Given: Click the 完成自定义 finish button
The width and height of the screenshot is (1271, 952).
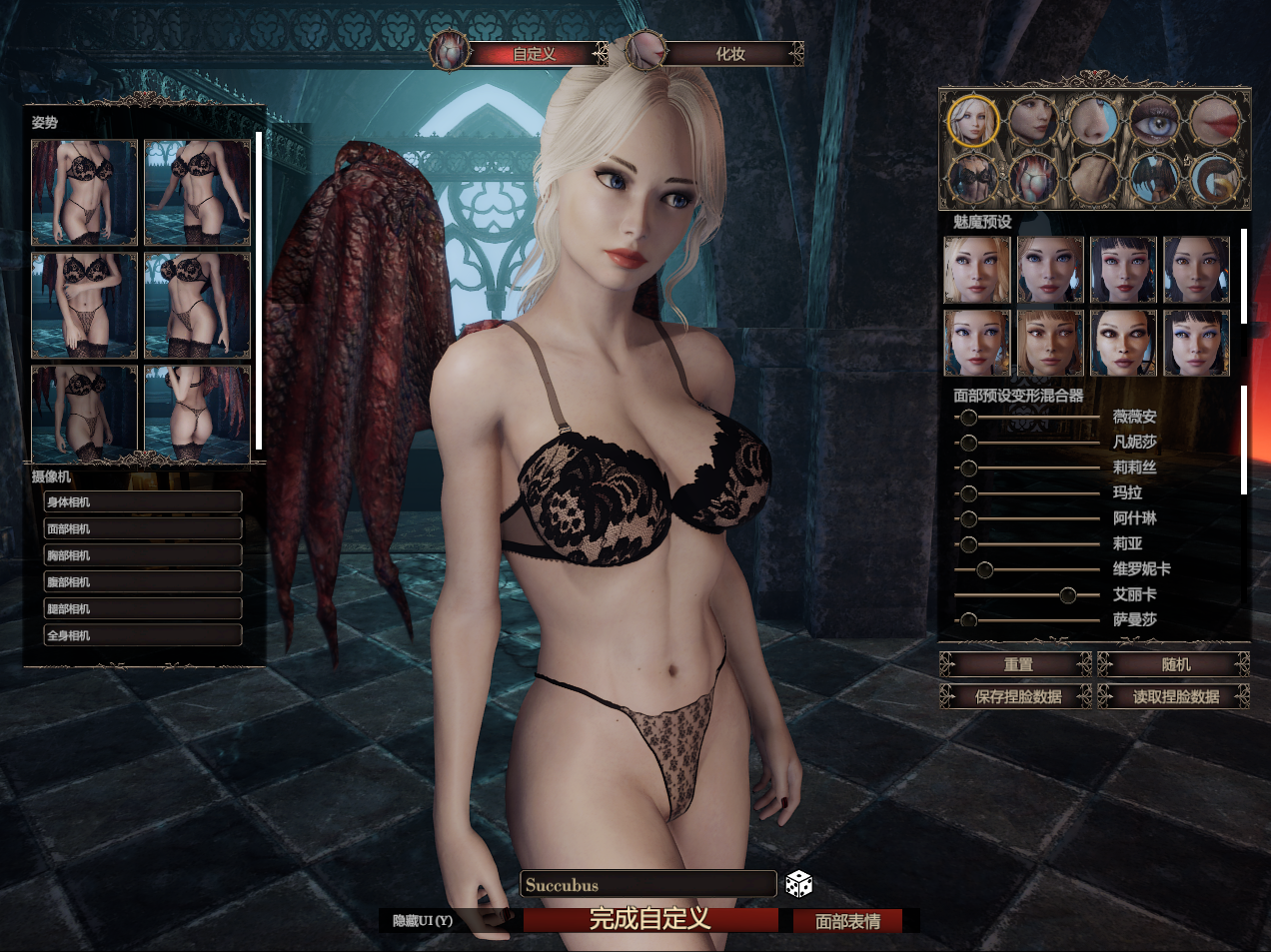Looking at the screenshot, I should point(649,919).
